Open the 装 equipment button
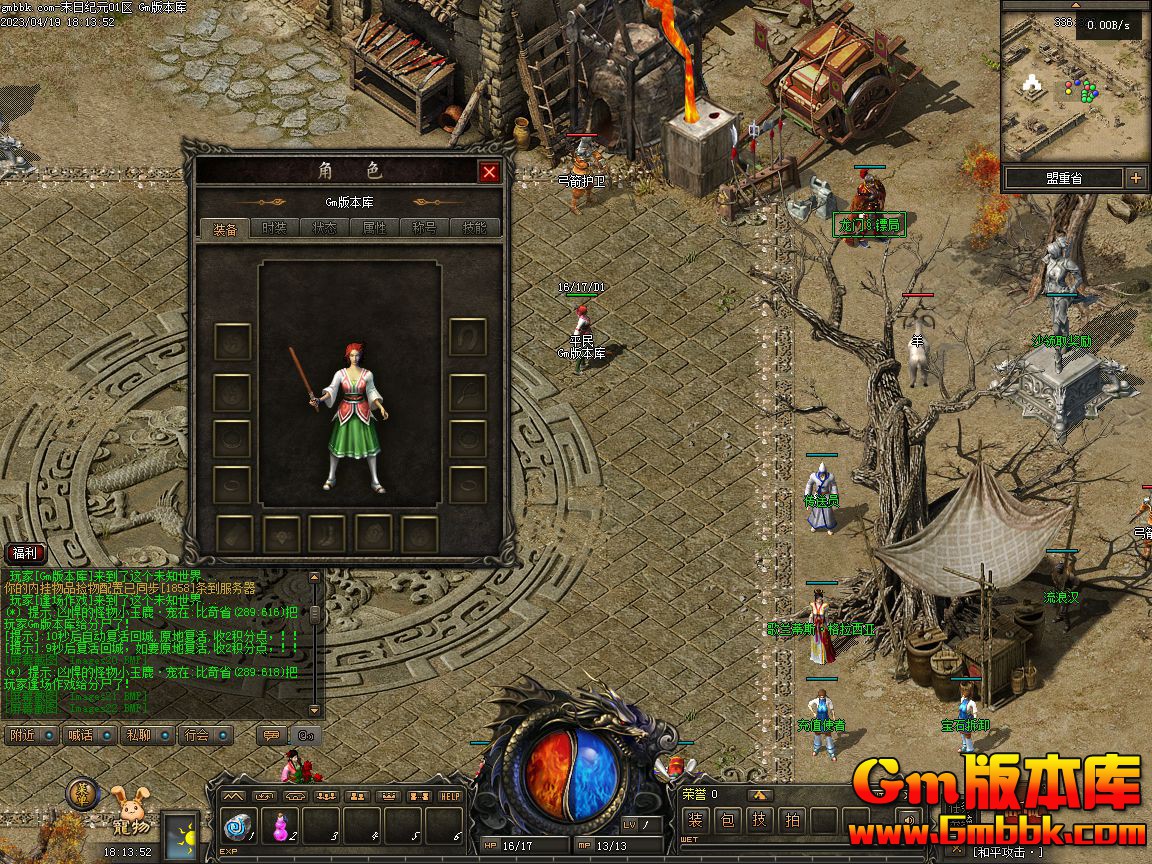Viewport: 1152px width, 864px height. pos(696,821)
